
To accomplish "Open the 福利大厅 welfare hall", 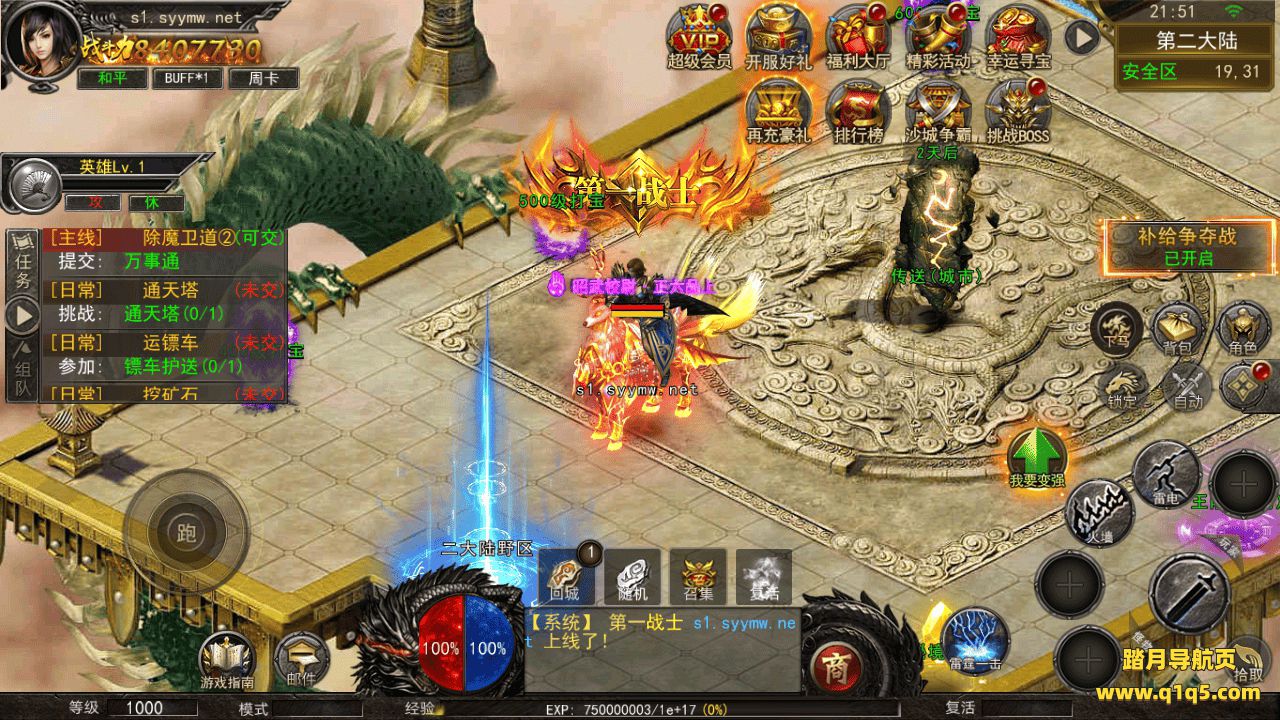I will (x=858, y=34).
